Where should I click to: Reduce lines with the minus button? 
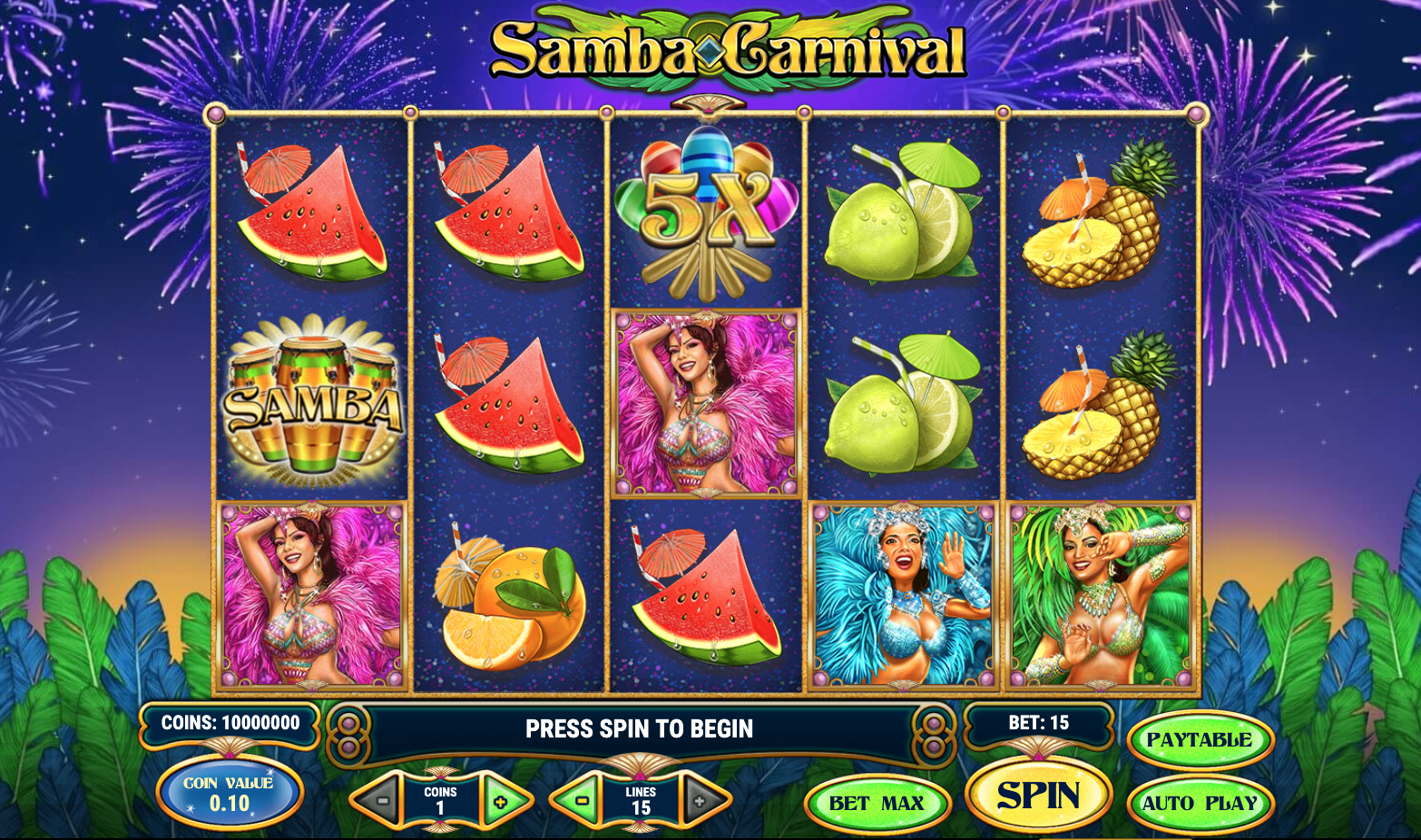click(x=580, y=802)
